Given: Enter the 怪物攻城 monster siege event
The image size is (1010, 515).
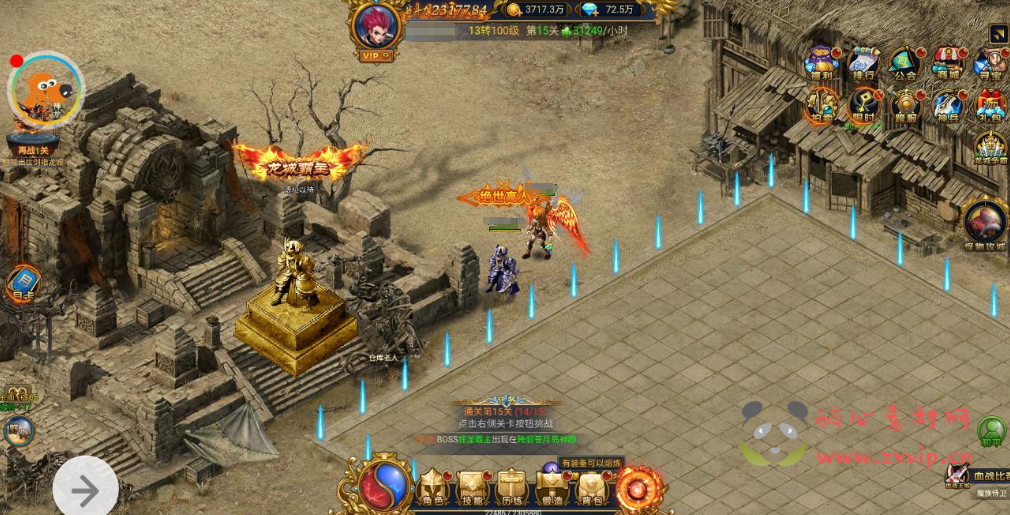Looking at the screenshot, I should tap(984, 222).
